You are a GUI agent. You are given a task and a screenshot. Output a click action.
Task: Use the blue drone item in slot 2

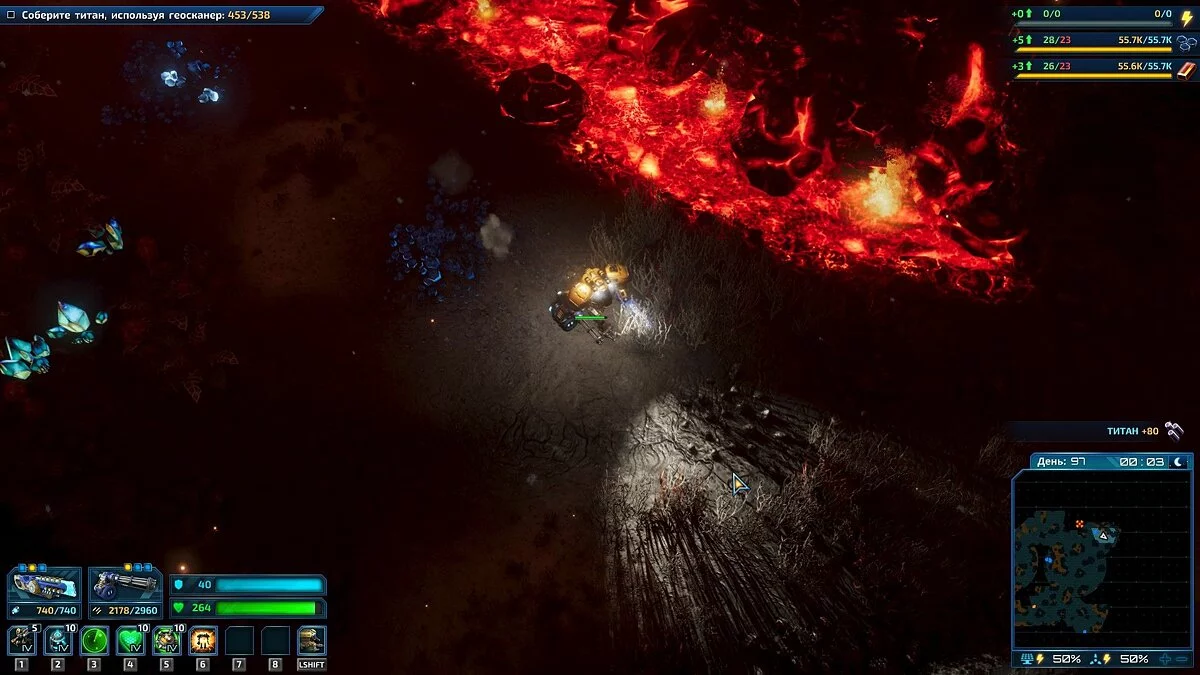57,640
